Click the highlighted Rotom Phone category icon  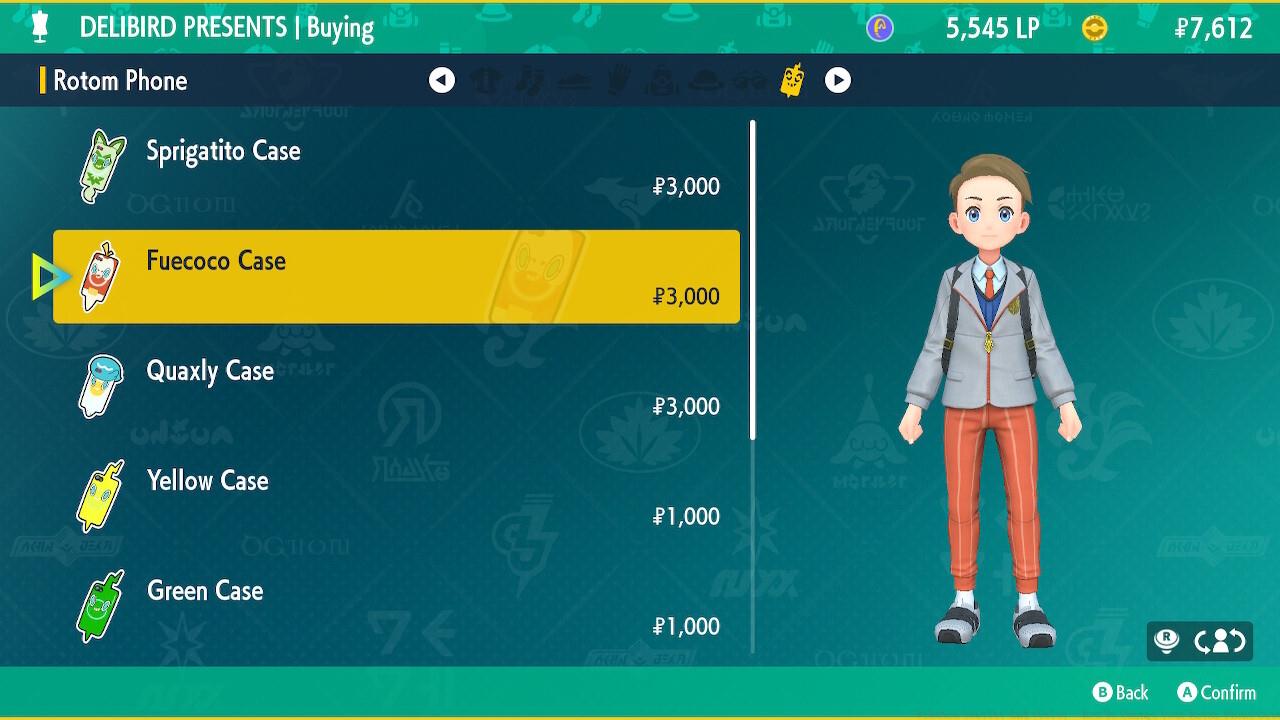click(793, 80)
